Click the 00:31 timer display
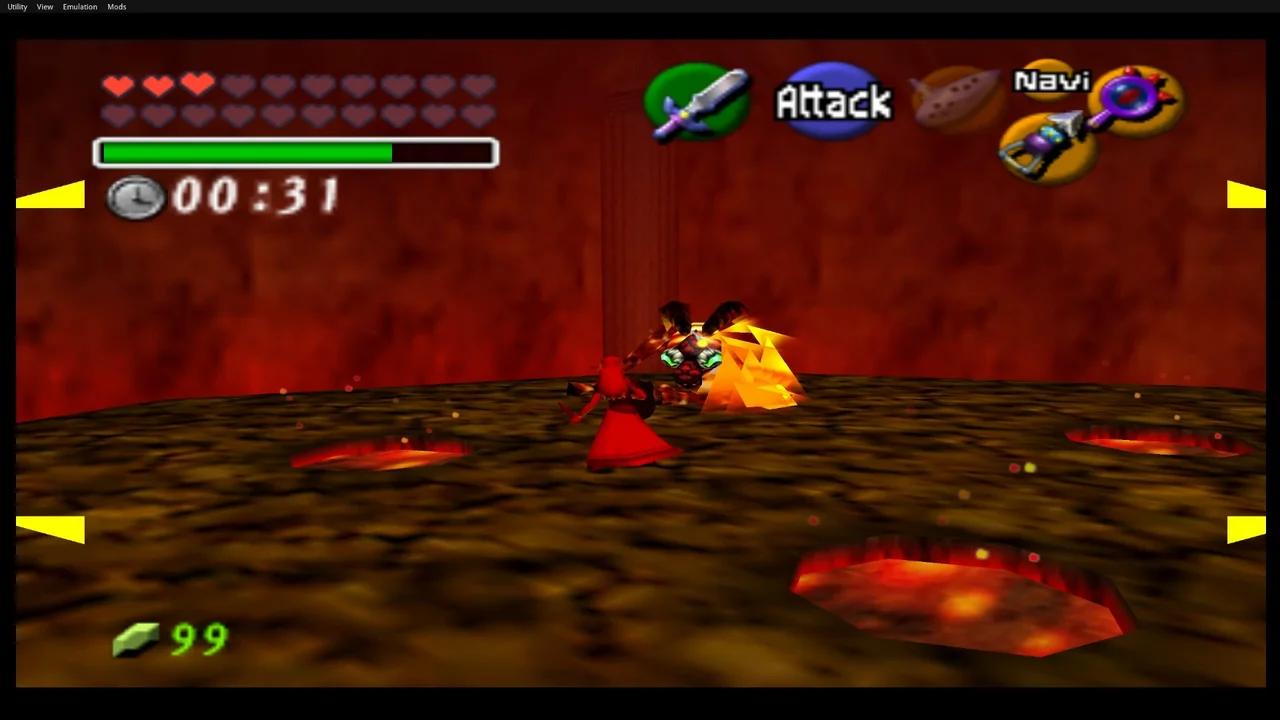 point(255,197)
